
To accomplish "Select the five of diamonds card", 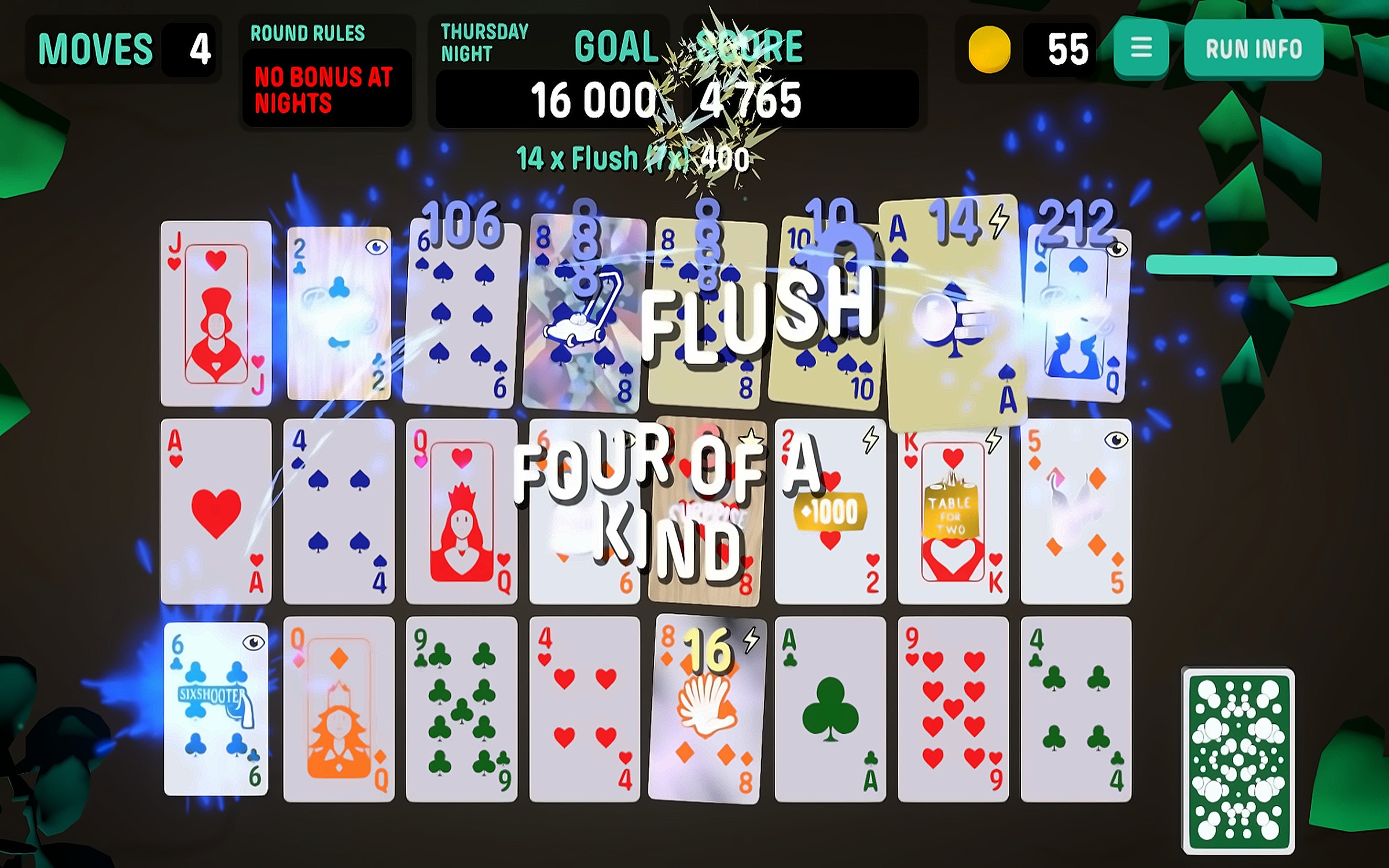I will [1075, 512].
